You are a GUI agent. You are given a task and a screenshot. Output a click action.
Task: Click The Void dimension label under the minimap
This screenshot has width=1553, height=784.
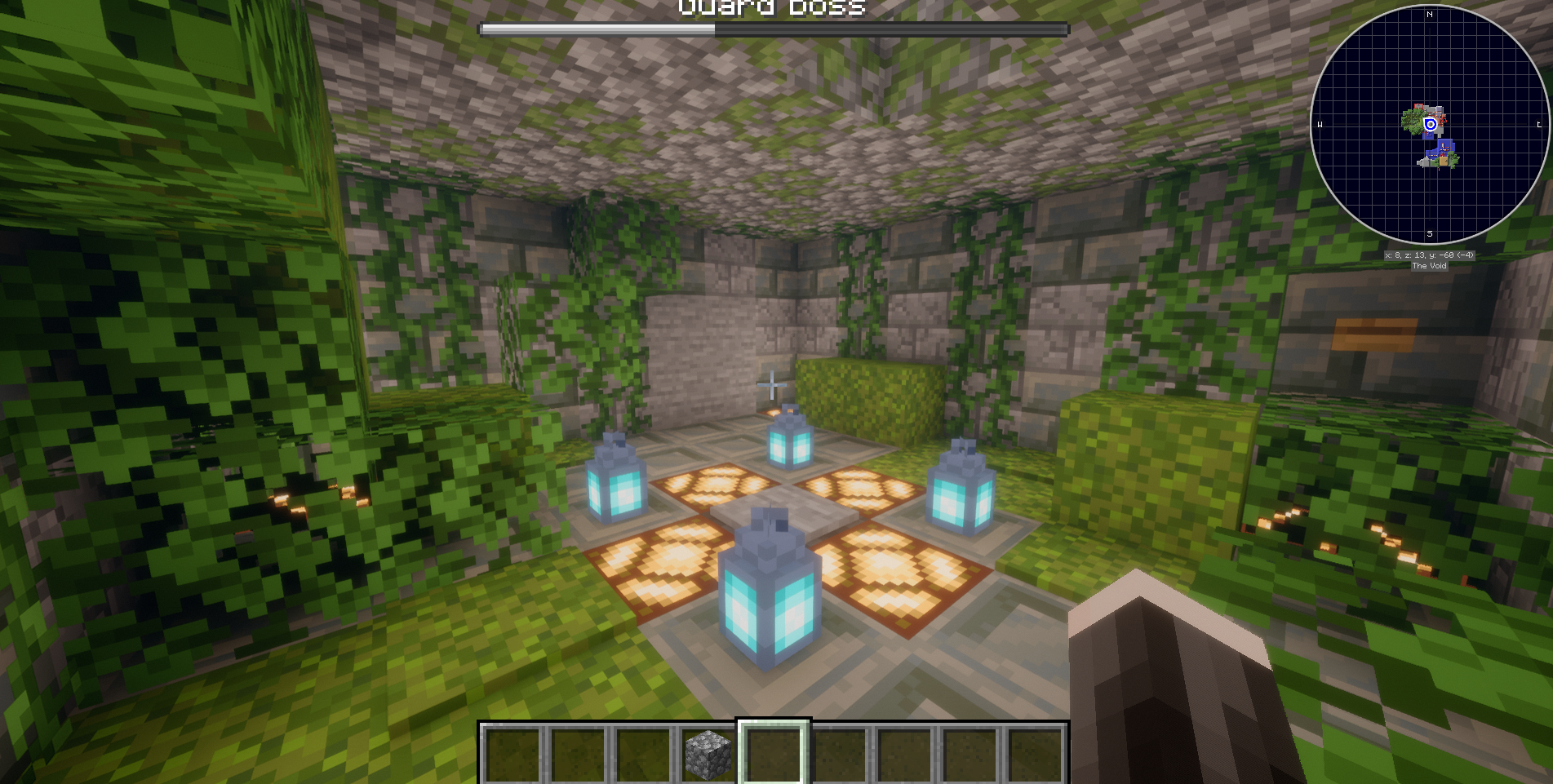tap(1429, 266)
